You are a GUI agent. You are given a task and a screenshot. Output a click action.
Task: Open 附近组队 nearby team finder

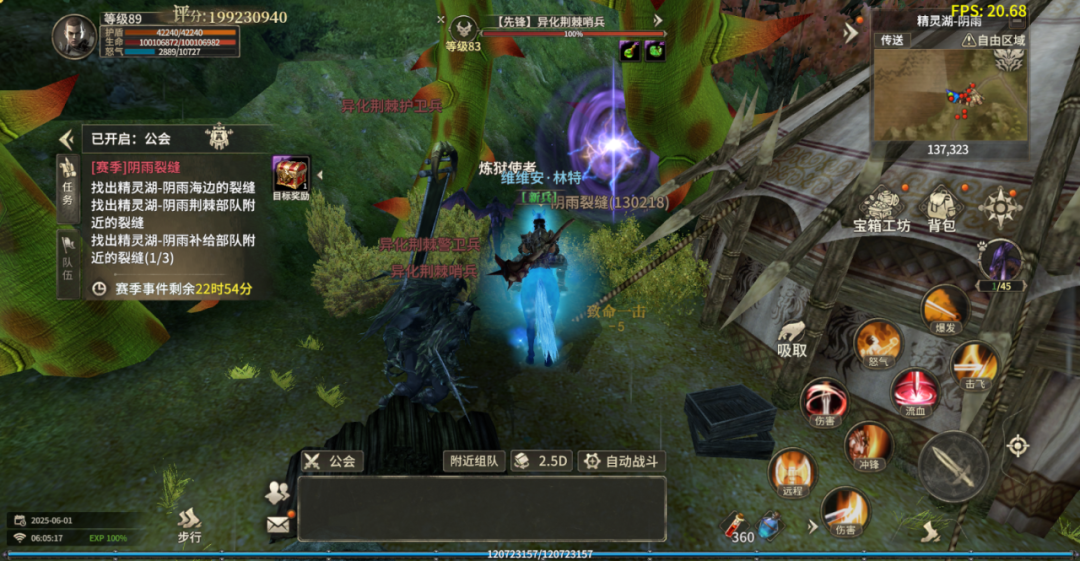(x=474, y=461)
